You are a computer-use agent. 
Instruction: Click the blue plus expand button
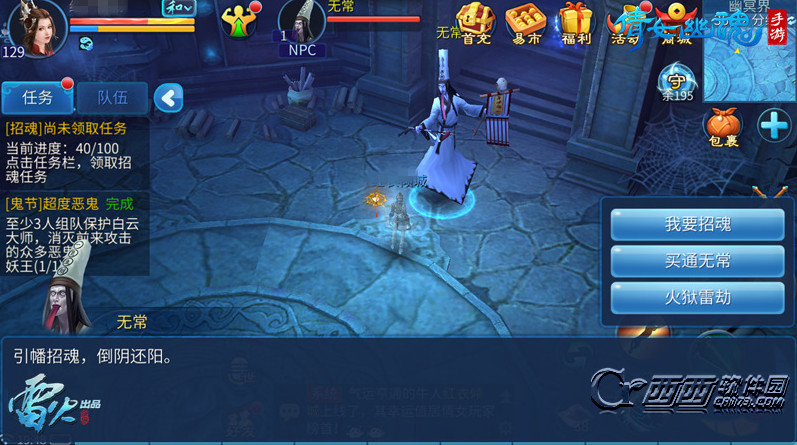(x=774, y=125)
